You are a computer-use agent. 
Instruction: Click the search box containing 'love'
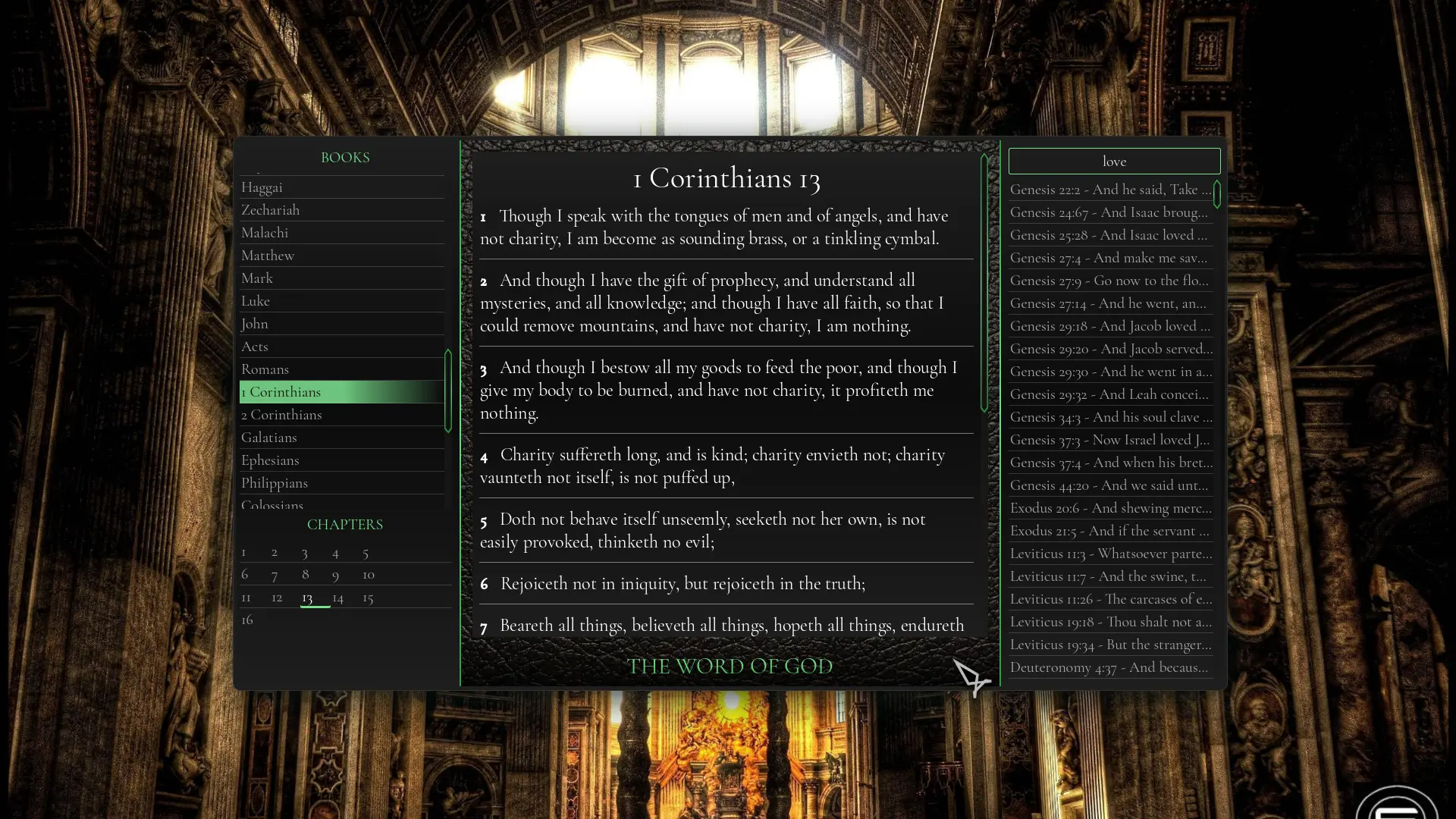point(1114,162)
